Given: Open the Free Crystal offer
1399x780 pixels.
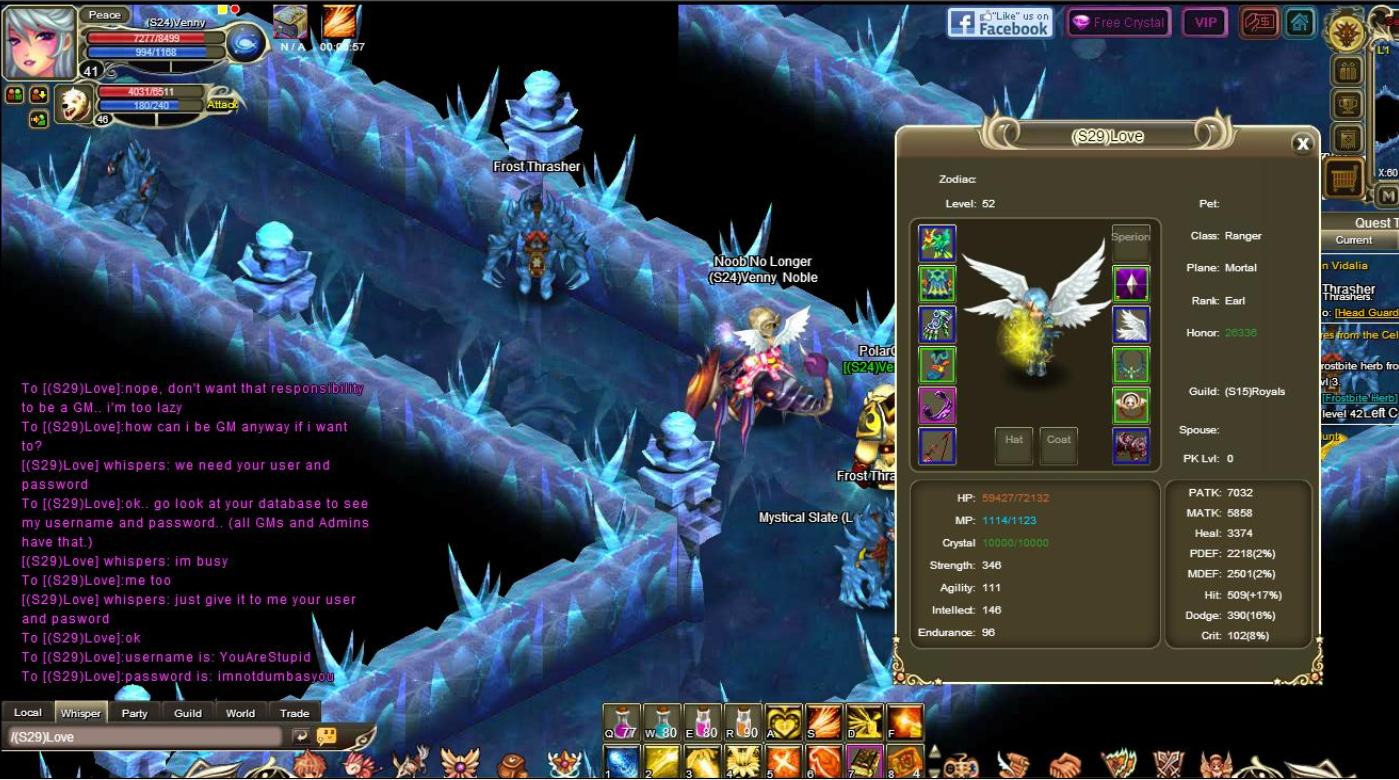Looking at the screenshot, I should 1118,23.
